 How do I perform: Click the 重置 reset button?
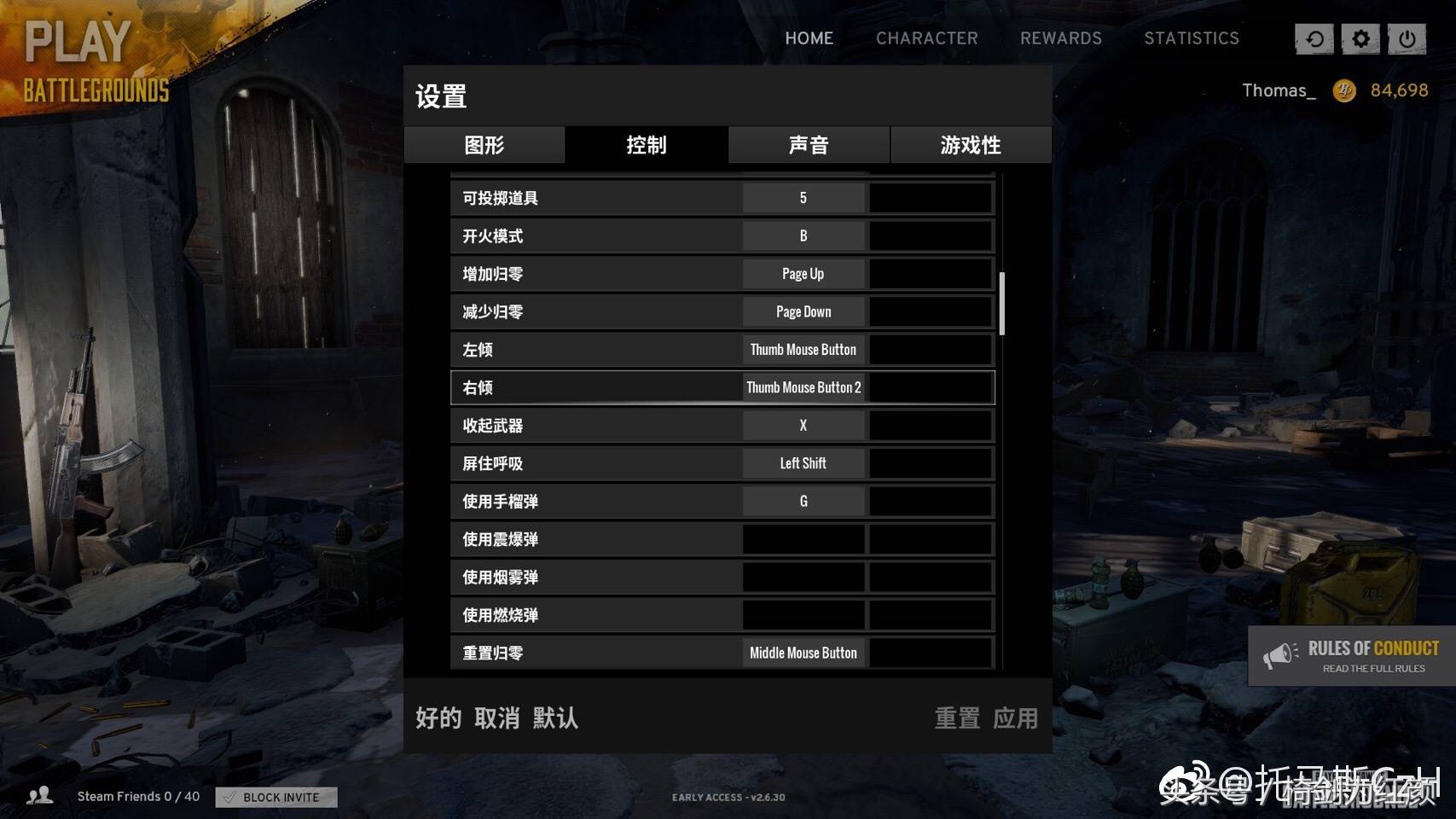pyautogui.click(x=957, y=718)
